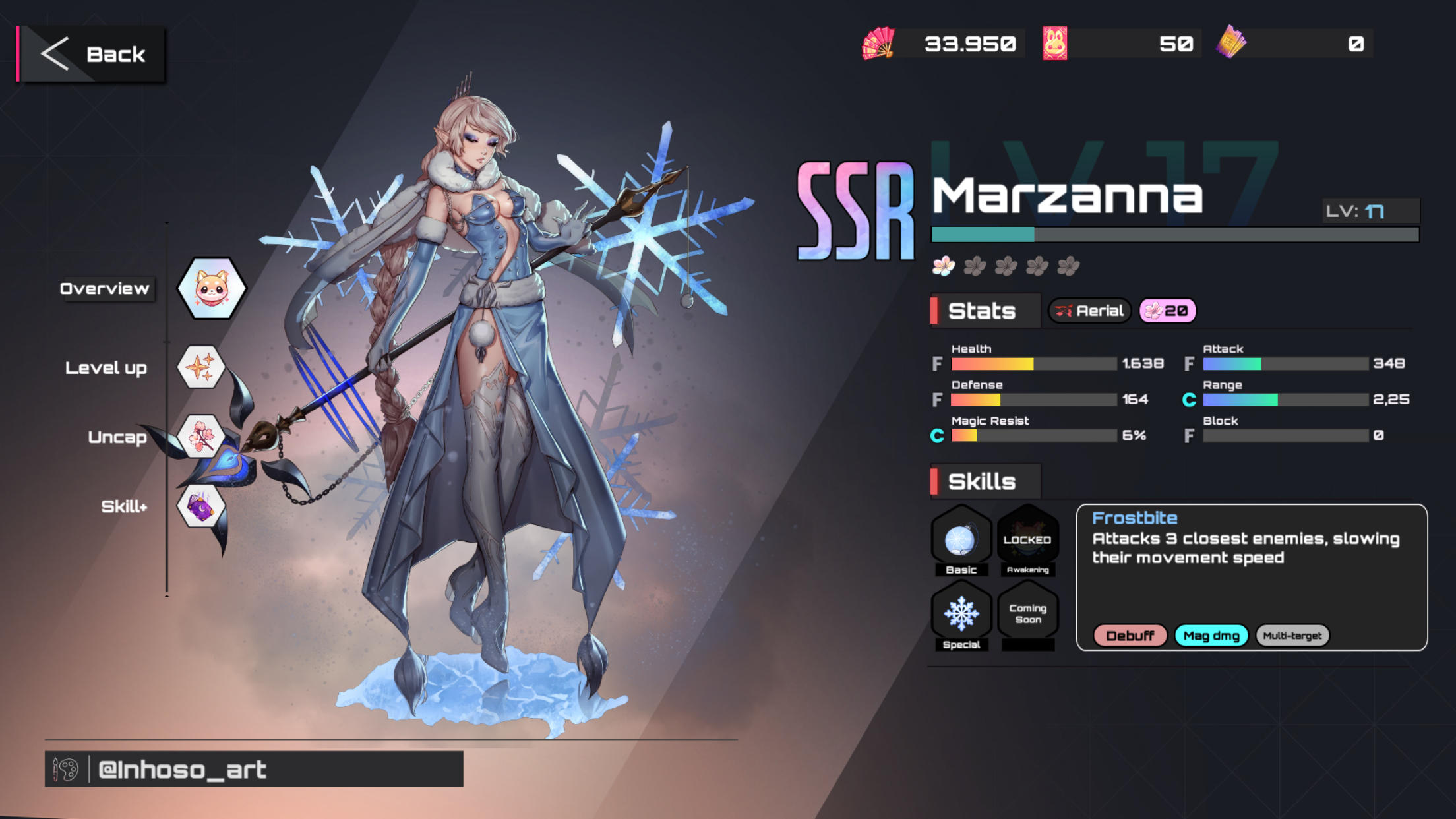The width and height of the screenshot is (1456, 819).
Task: Open the Uncap section
Action: 200,436
